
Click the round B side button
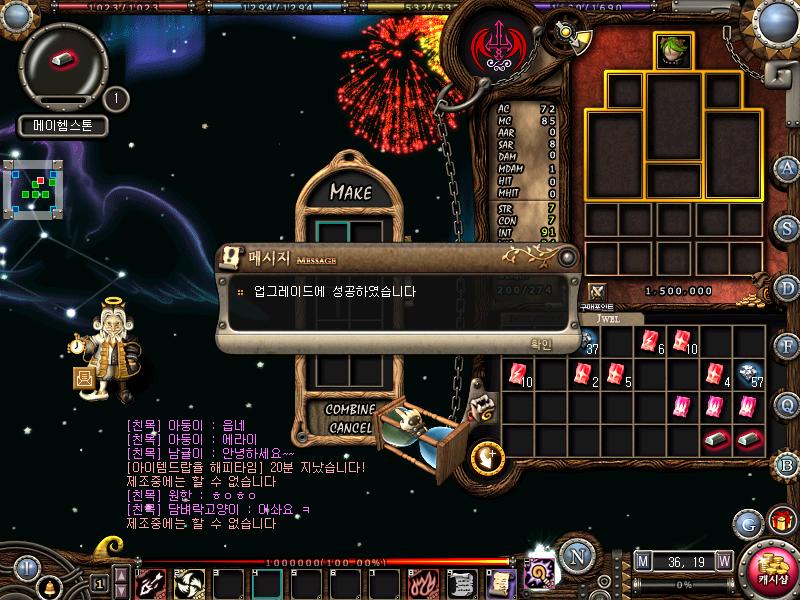[x=787, y=464]
